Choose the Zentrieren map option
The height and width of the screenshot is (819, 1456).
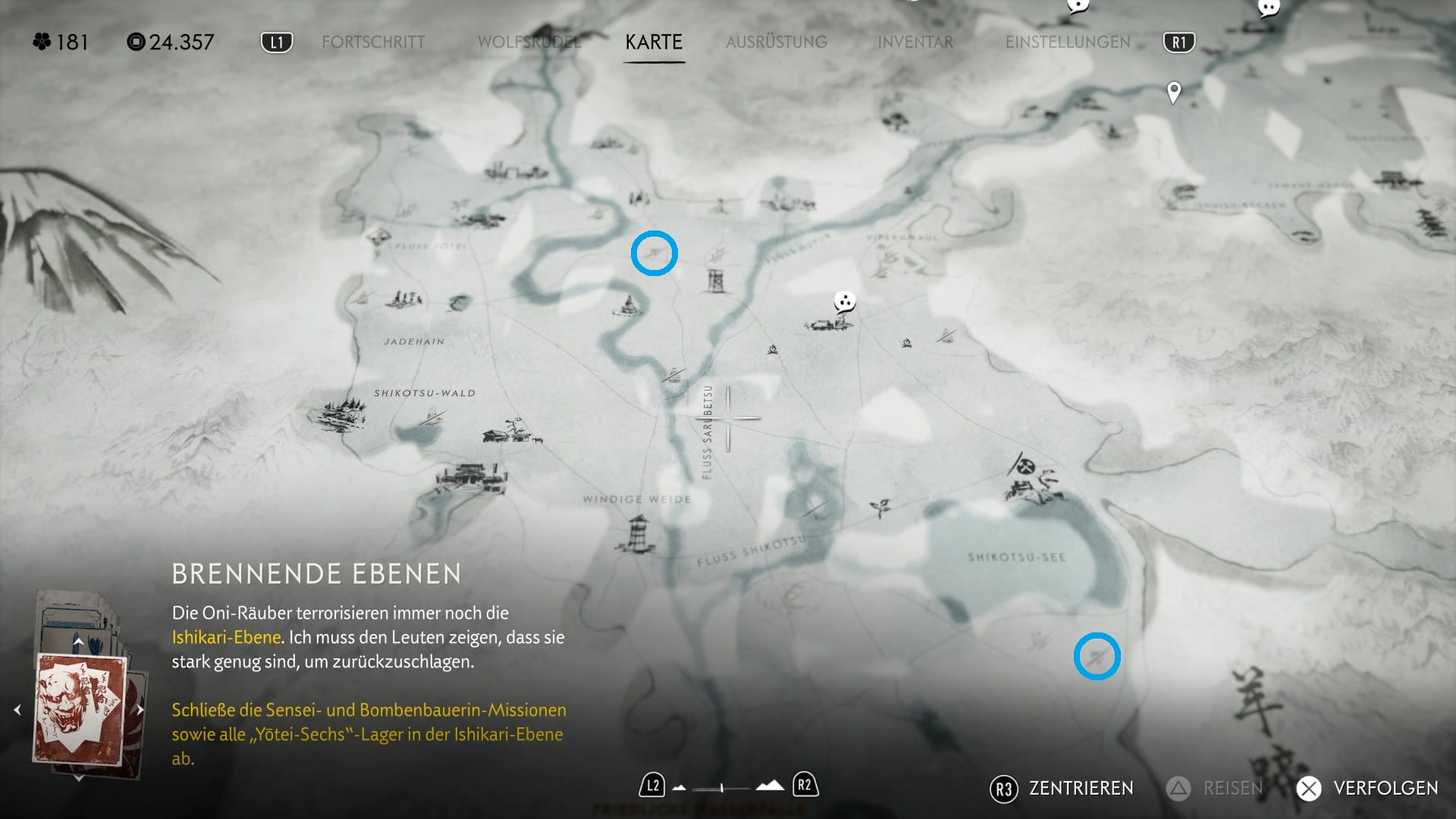tap(1062, 789)
